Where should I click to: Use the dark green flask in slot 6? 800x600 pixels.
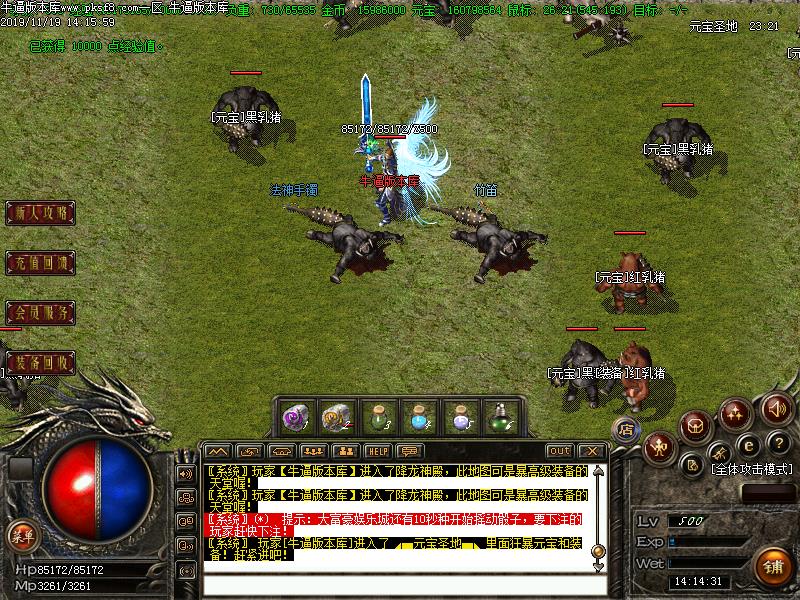click(x=500, y=416)
